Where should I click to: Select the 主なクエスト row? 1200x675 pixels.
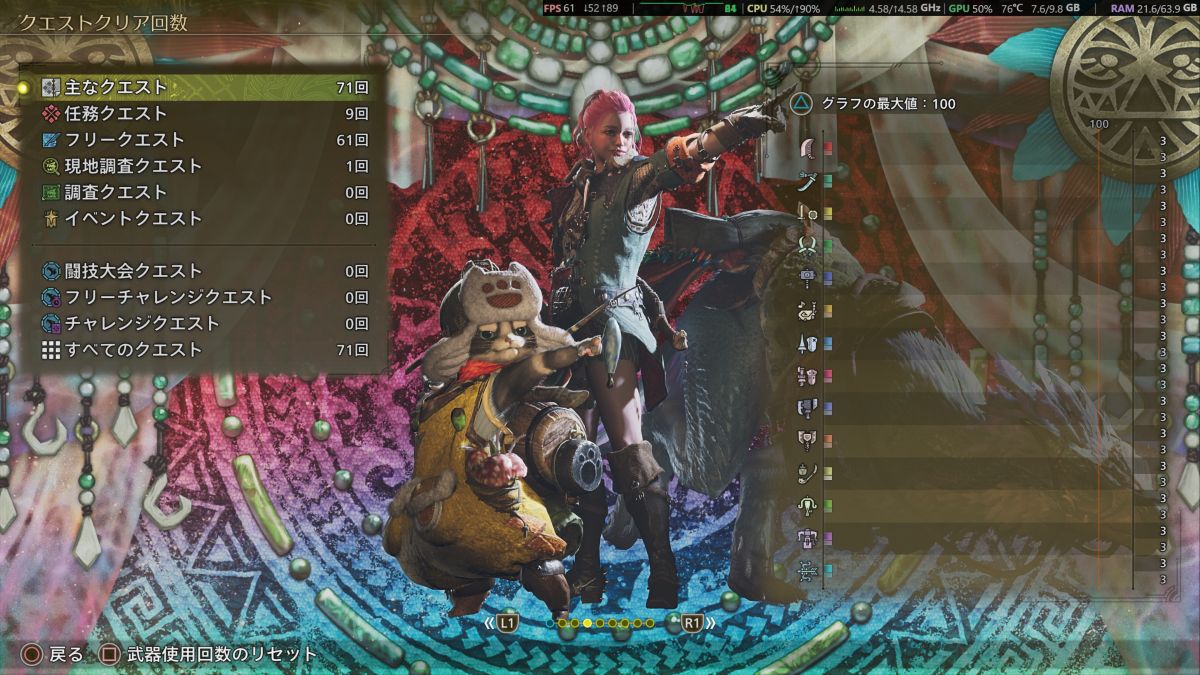tap(200, 88)
